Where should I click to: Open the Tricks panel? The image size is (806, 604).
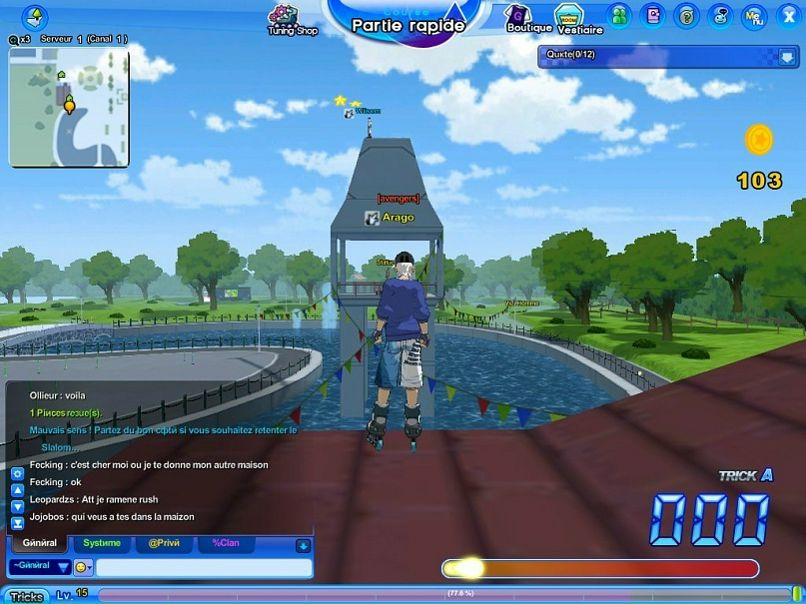[26, 596]
